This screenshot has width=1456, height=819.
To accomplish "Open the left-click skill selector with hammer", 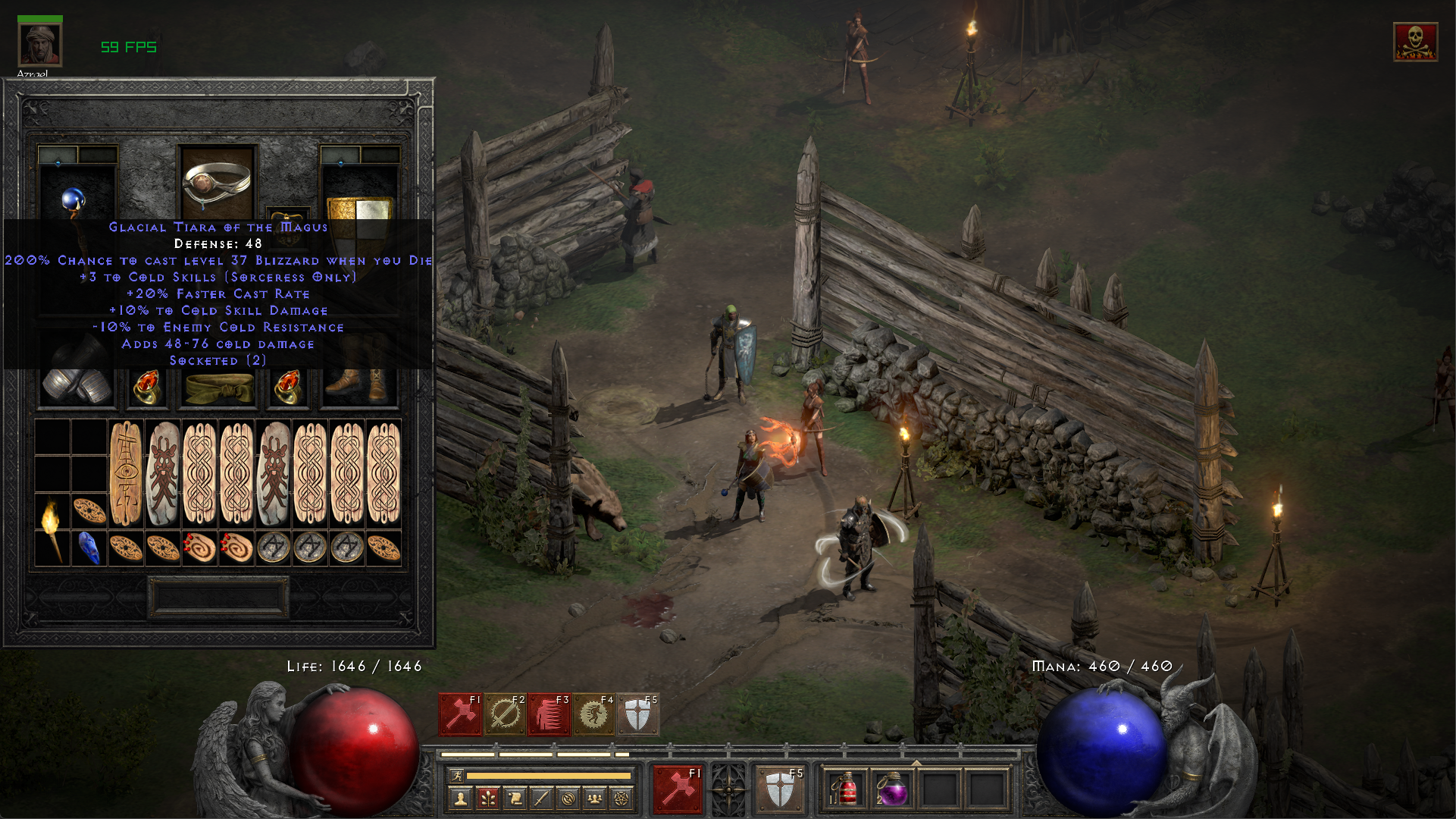I will (677, 789).
